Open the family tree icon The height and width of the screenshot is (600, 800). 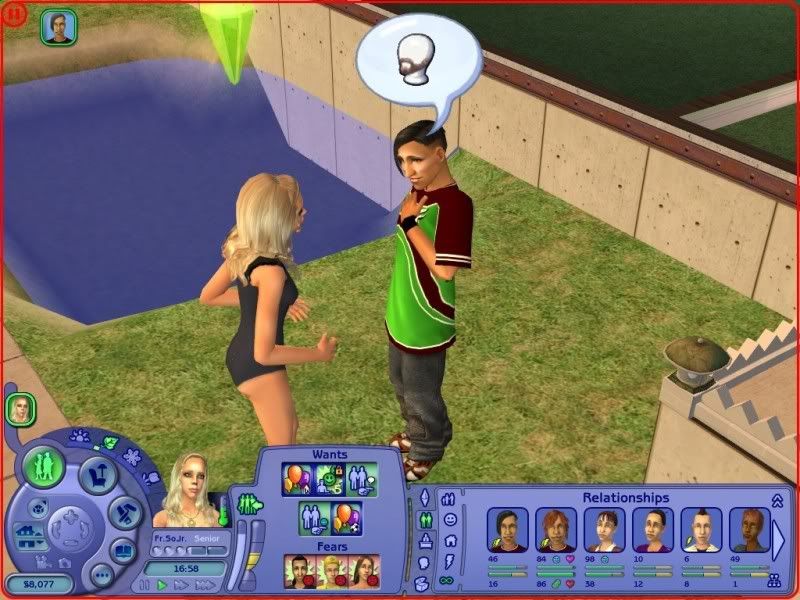pyautogui.click(x=773, y=578)
